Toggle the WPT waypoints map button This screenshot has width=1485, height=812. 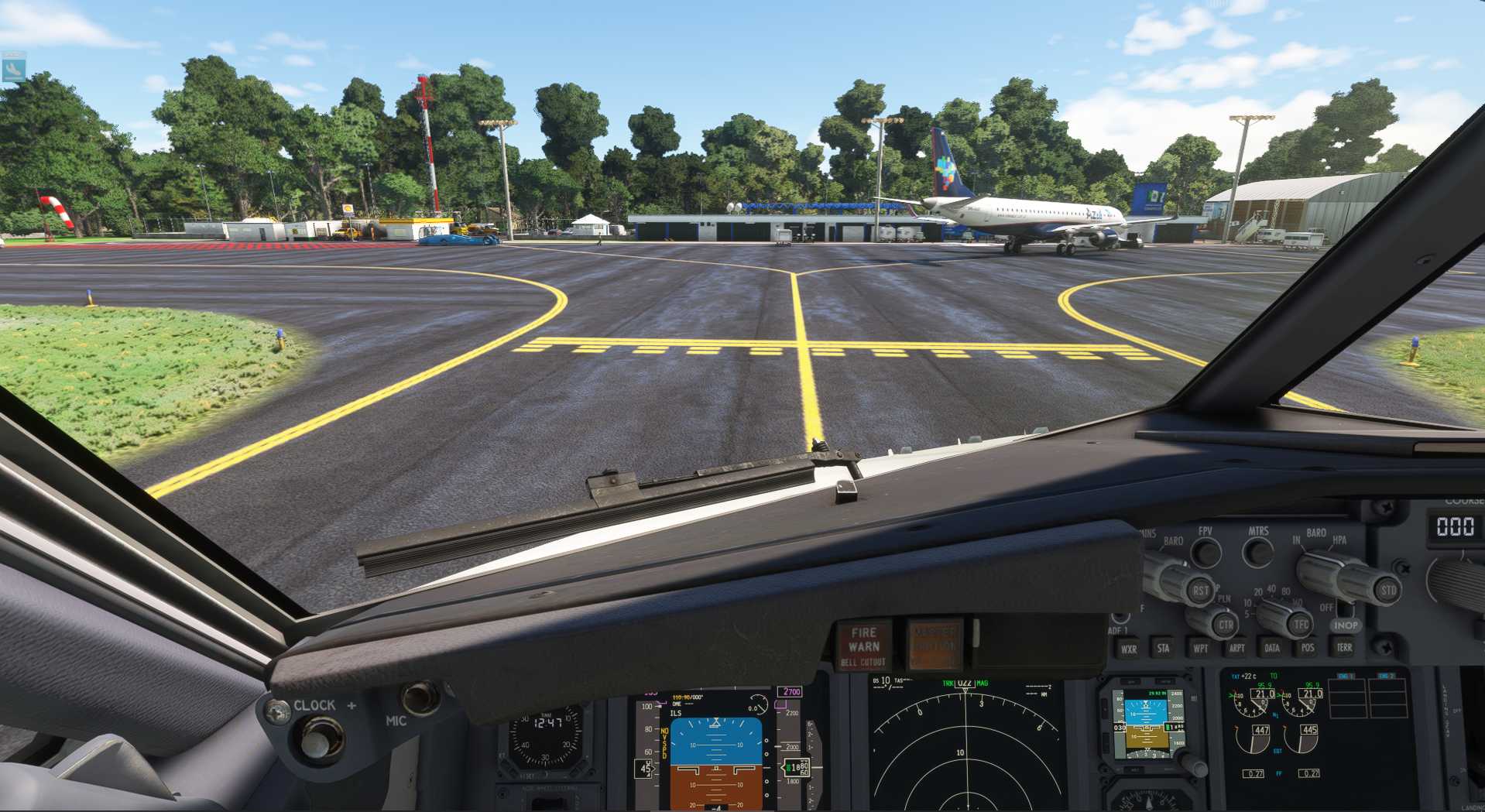tap(1200, 648)
